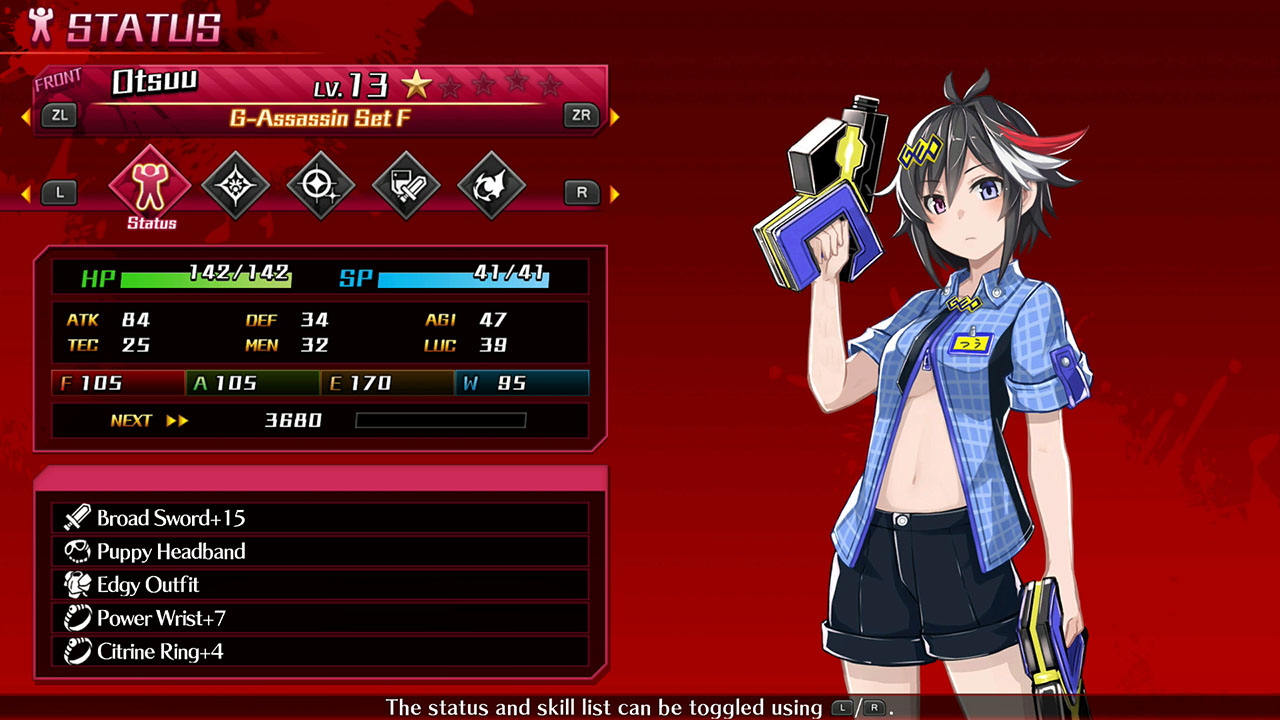Open the equipment sword-and-armor diamond icon
1280x720 pixels.
(406, 183)
